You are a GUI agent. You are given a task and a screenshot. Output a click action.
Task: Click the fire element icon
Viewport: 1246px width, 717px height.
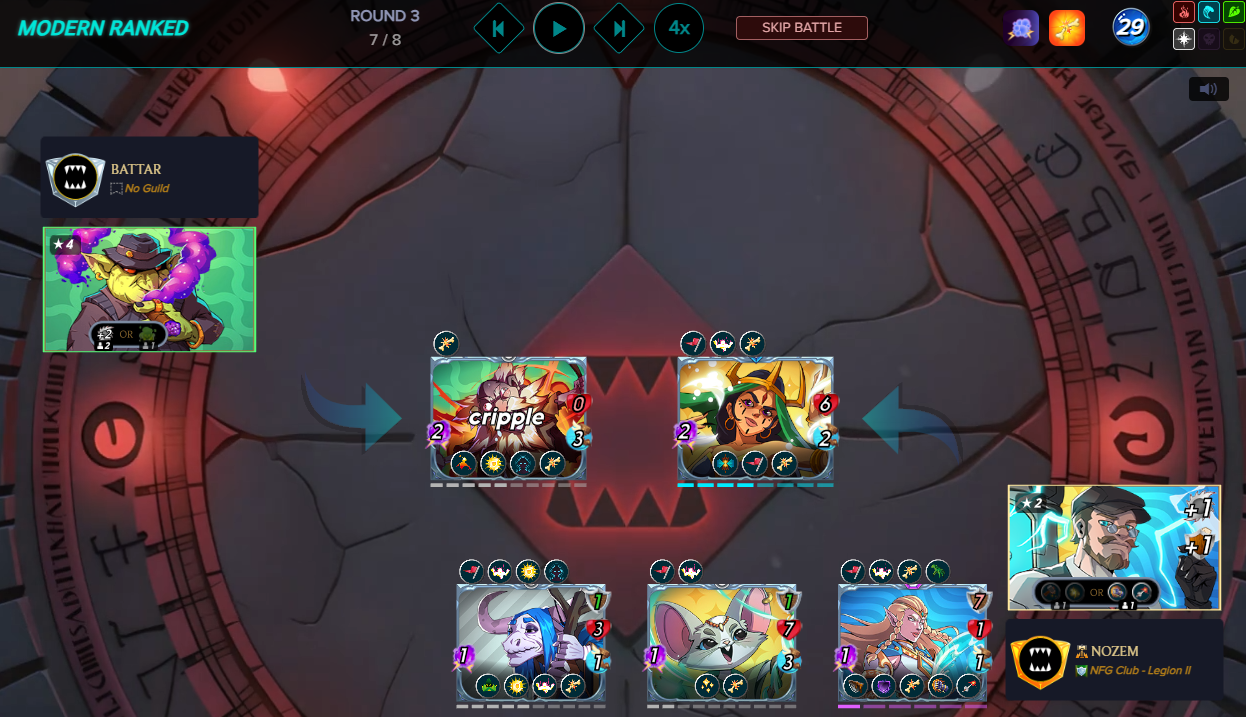(1184, 13)
